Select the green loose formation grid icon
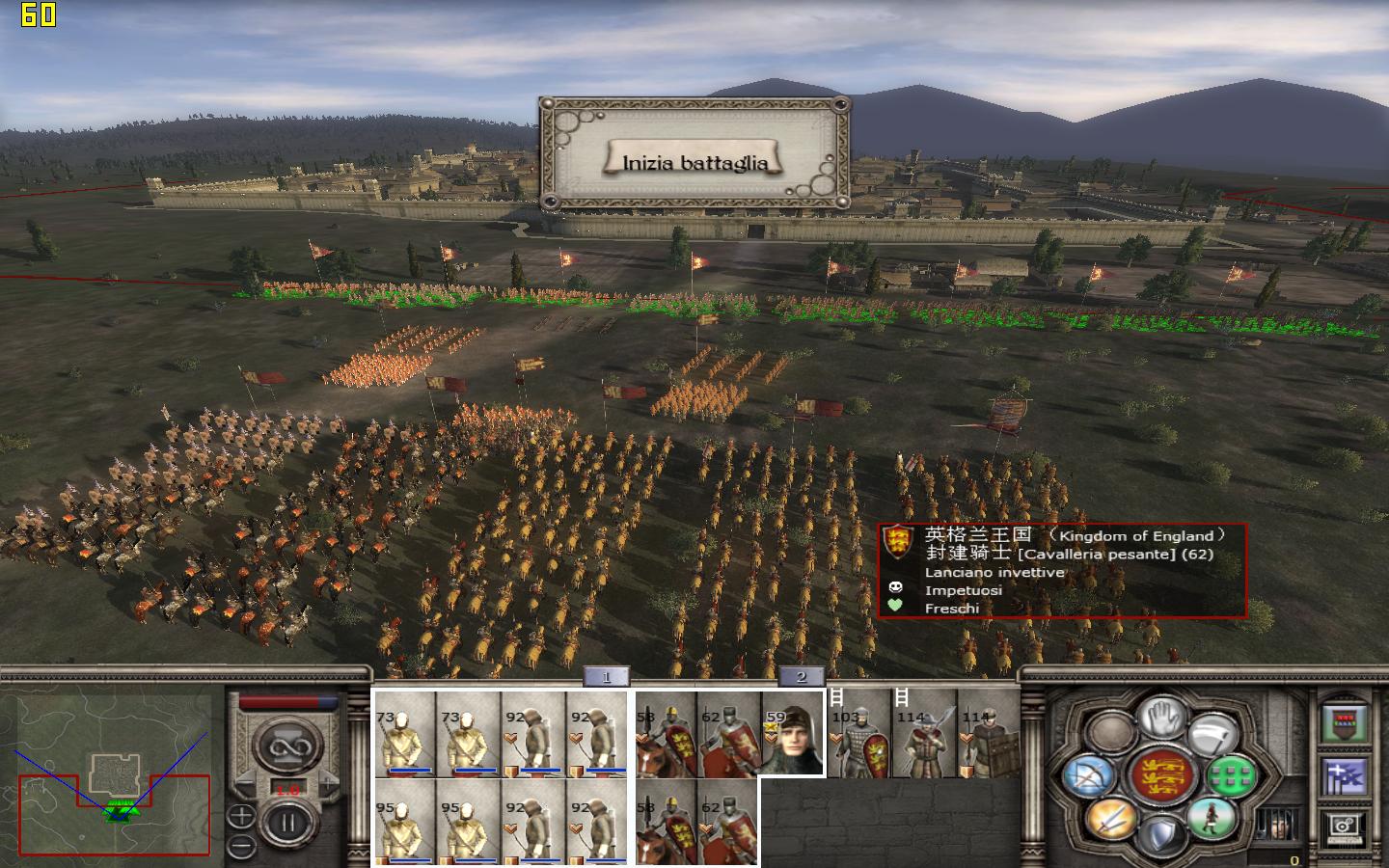 click(1231, 776)
